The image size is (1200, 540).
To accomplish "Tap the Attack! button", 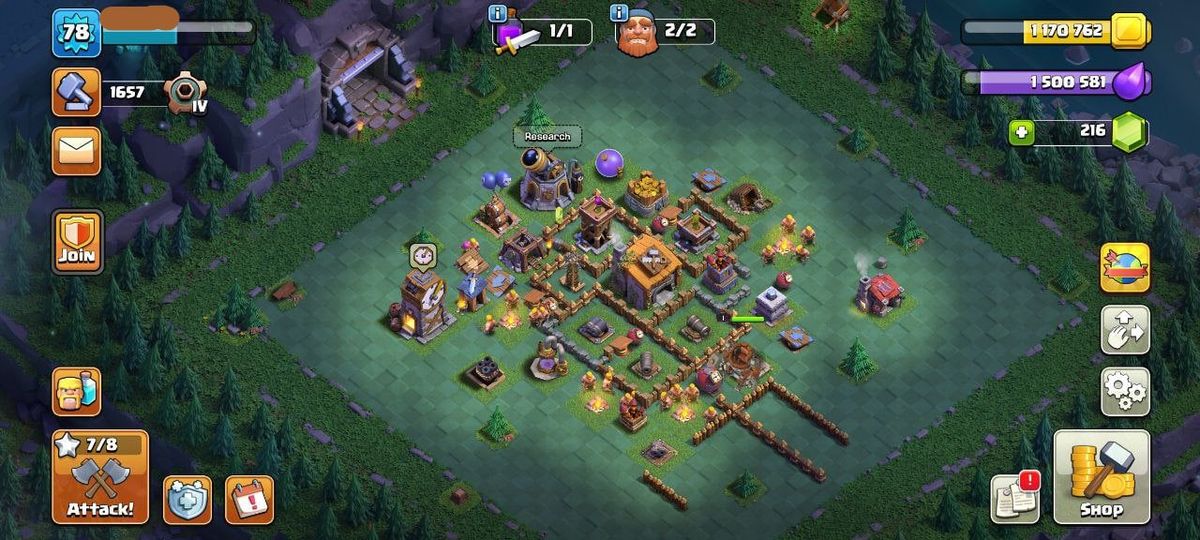I will [100, 478].
